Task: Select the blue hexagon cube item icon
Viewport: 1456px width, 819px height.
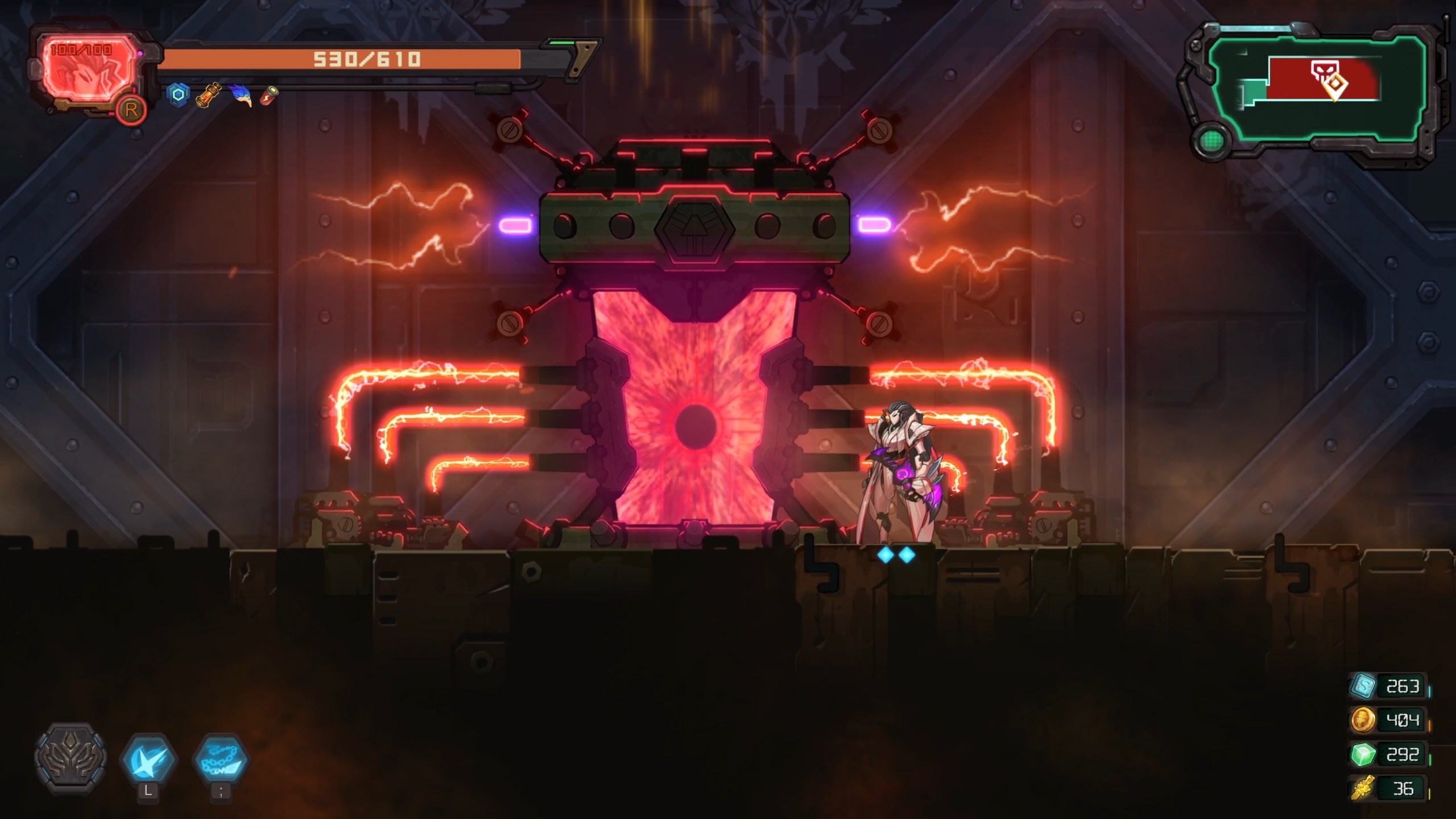Action: [x=179, y=94]
